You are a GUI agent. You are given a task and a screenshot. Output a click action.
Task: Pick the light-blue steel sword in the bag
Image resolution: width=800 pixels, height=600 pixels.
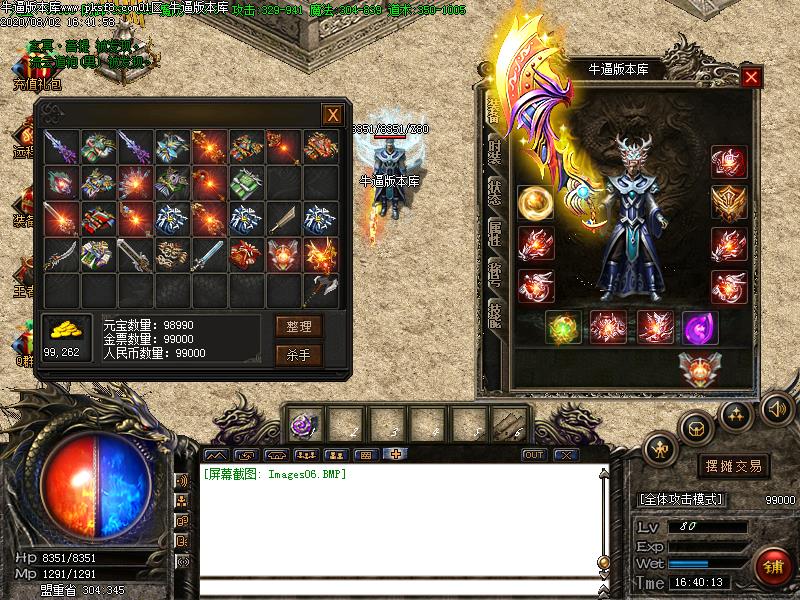[208, 254]
